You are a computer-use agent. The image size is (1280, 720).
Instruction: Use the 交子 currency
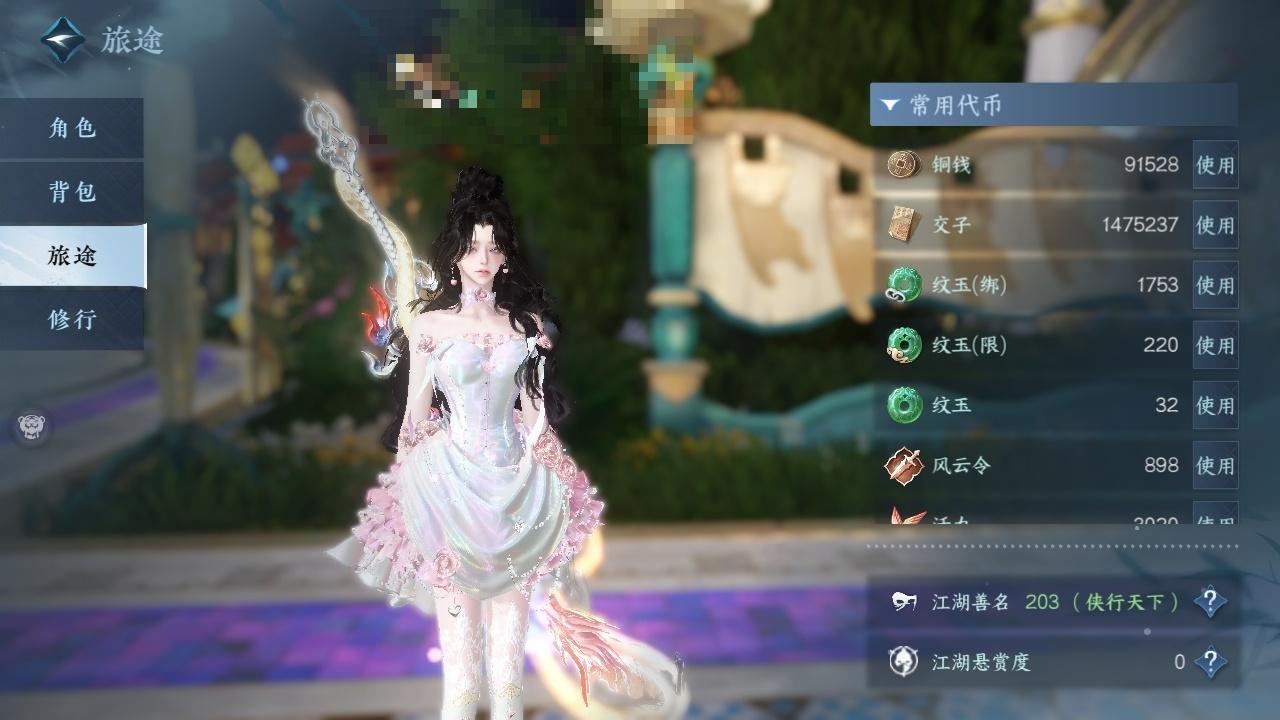1215,225
